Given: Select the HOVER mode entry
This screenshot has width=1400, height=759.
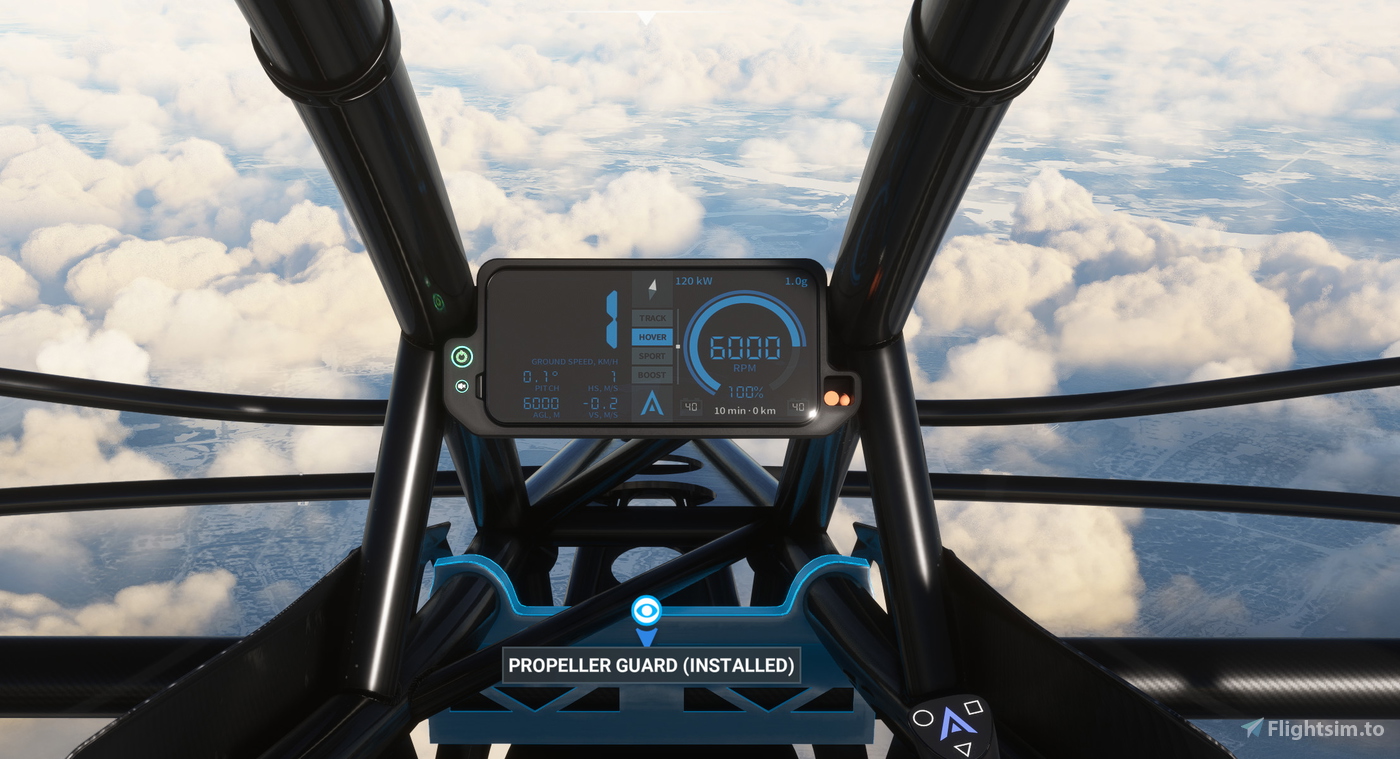Looking at the screenshot, I should 652,337.
